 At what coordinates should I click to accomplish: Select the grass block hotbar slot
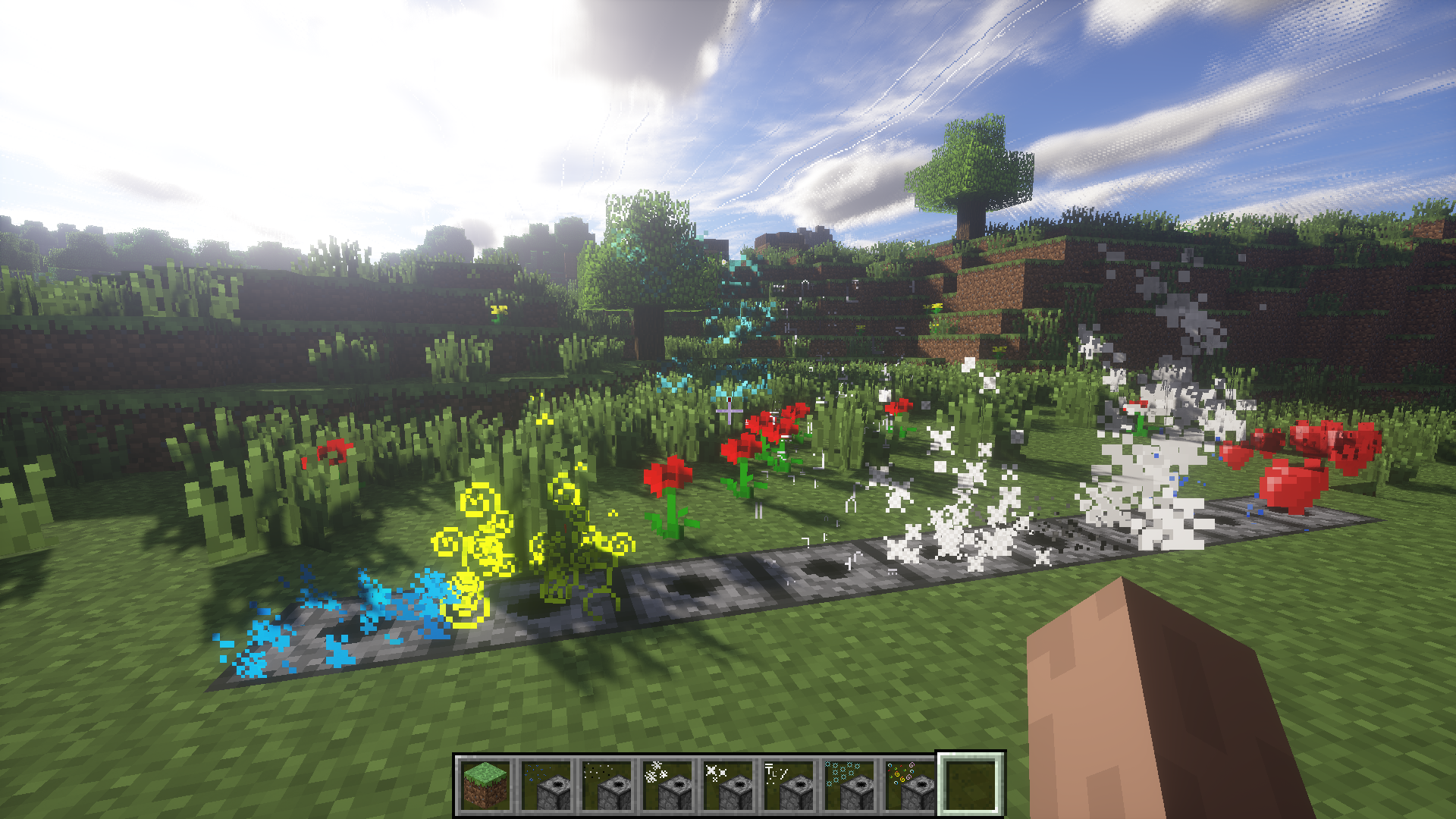tap(485, 786)
